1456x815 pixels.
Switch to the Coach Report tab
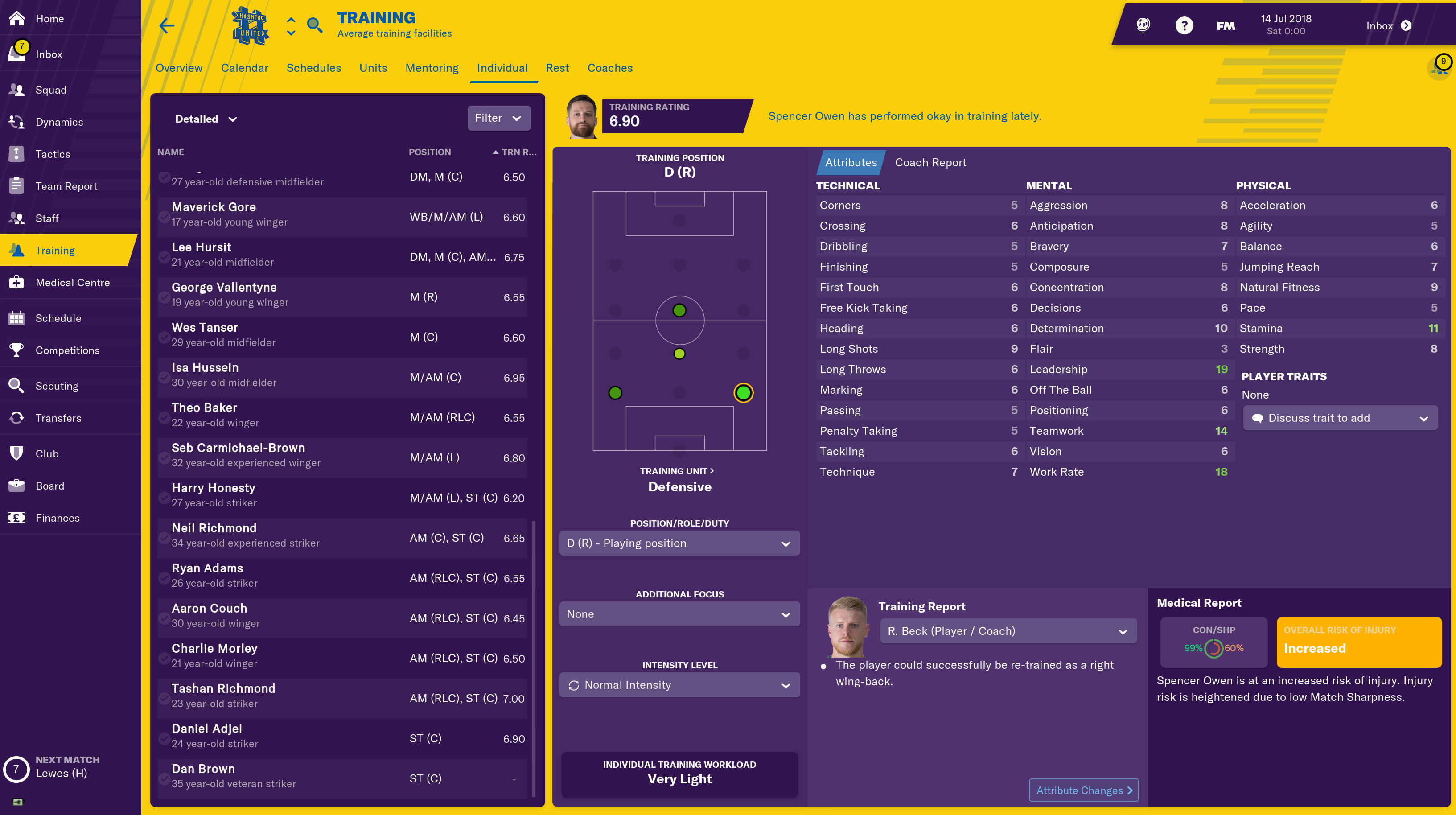[x=930, y=162]
